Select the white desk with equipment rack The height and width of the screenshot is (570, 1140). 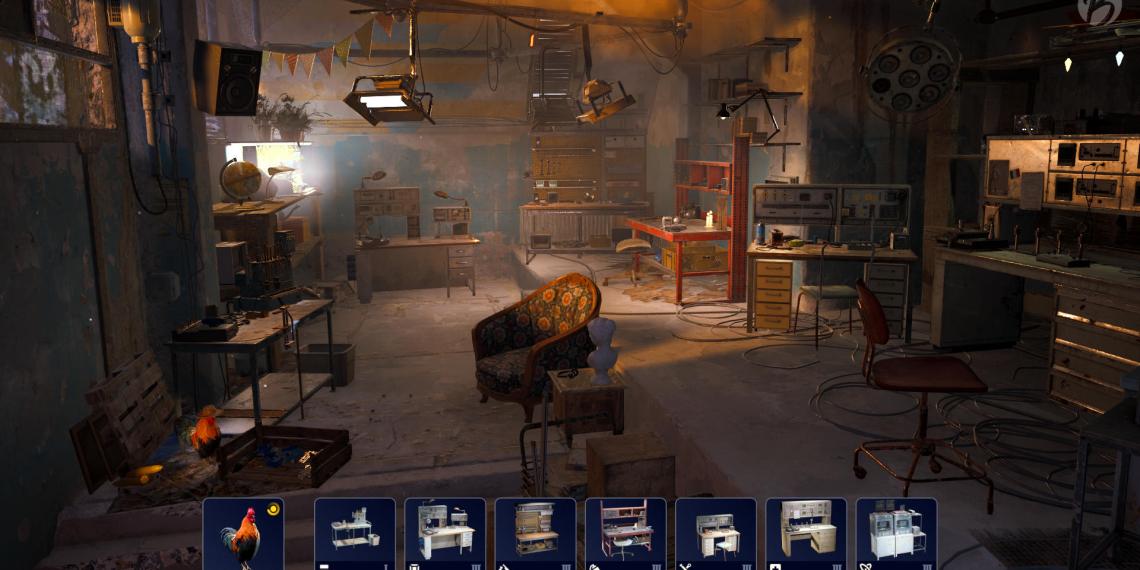(x=445, y=532)
